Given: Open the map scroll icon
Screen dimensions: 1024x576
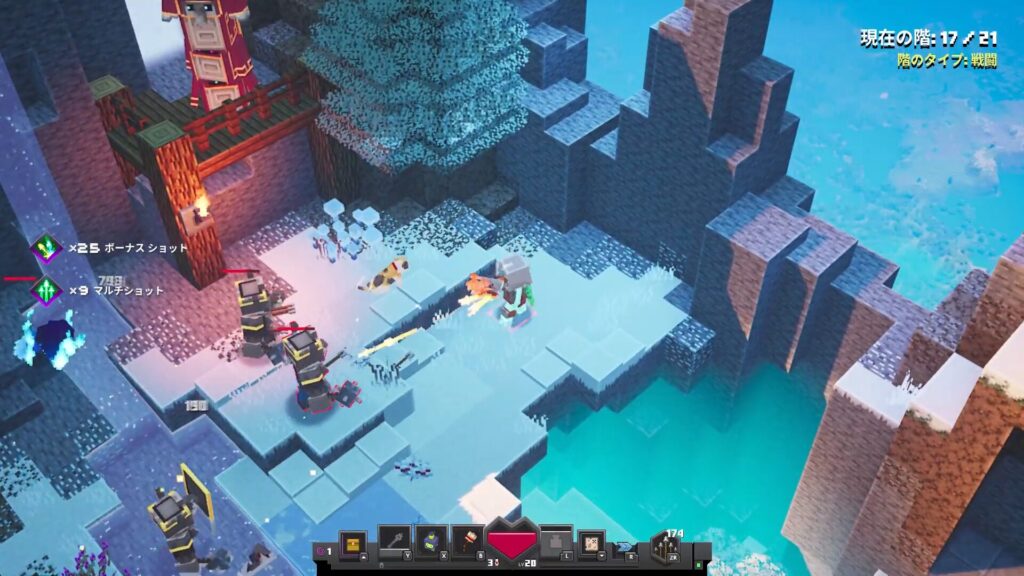Looking at the screenshot, I should [x=592, y=543].
